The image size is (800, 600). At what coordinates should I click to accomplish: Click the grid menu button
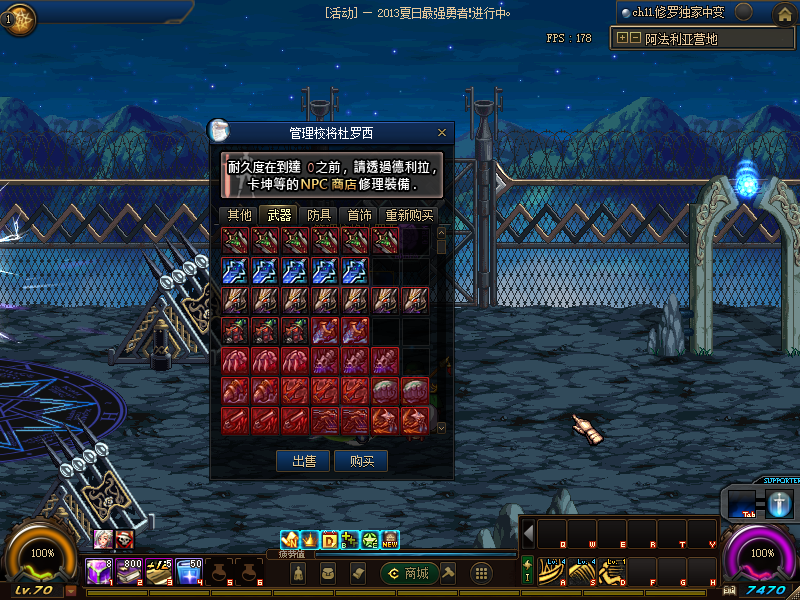click(481, 573)
